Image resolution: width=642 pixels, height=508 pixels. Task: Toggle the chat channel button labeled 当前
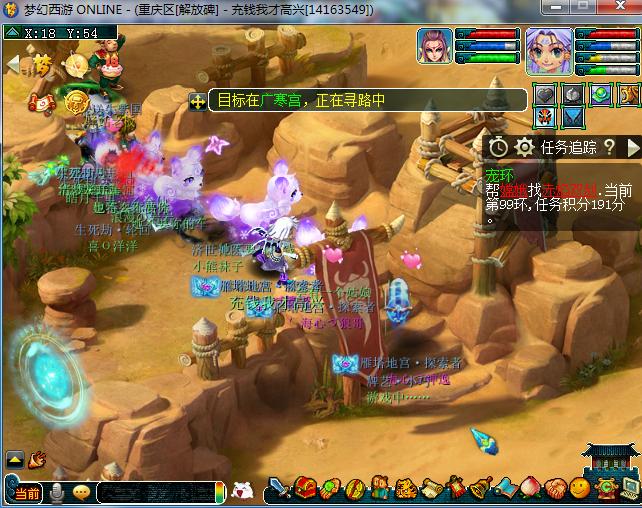tap(25, 492)
